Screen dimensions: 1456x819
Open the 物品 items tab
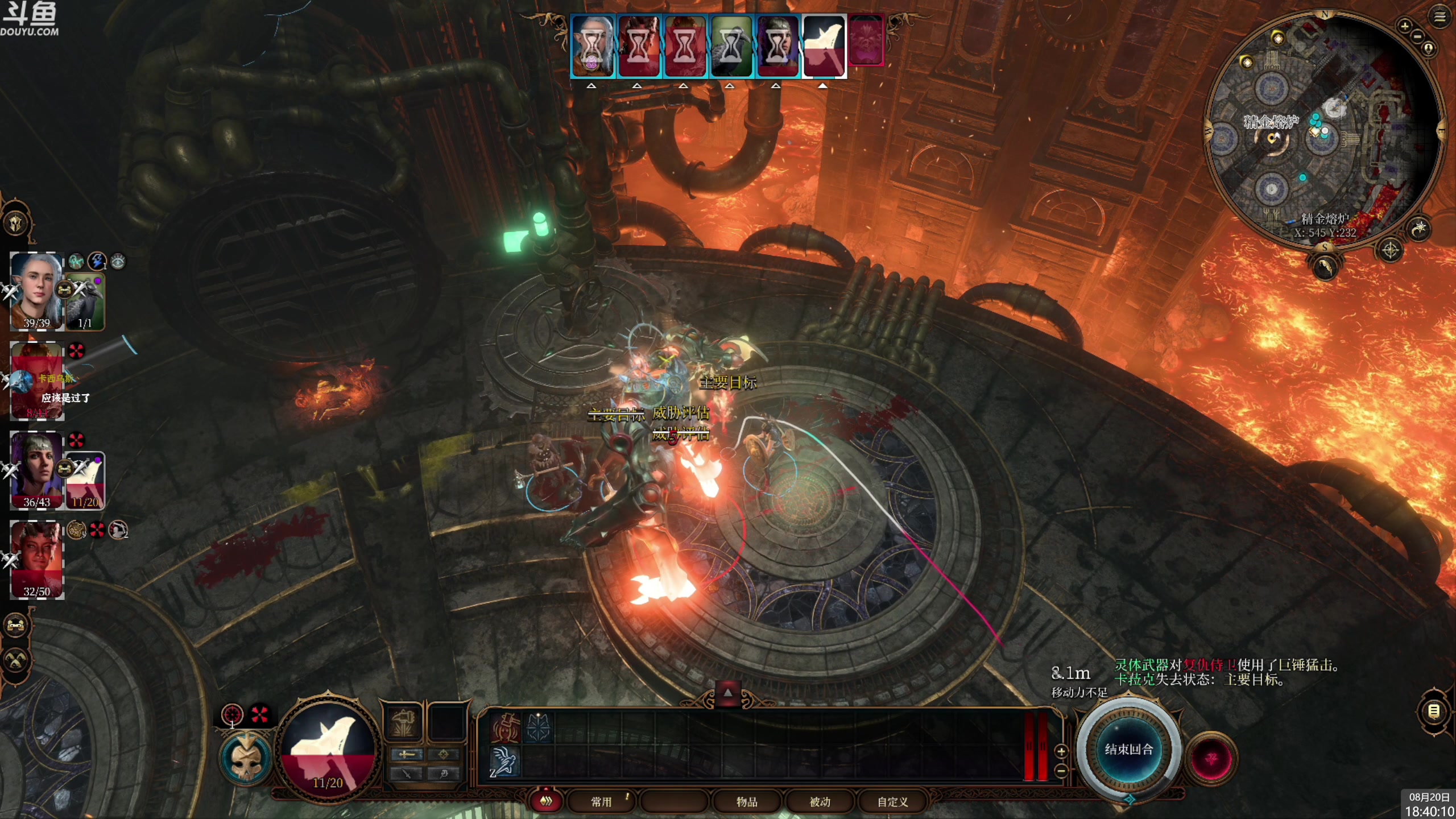[746, 802]
